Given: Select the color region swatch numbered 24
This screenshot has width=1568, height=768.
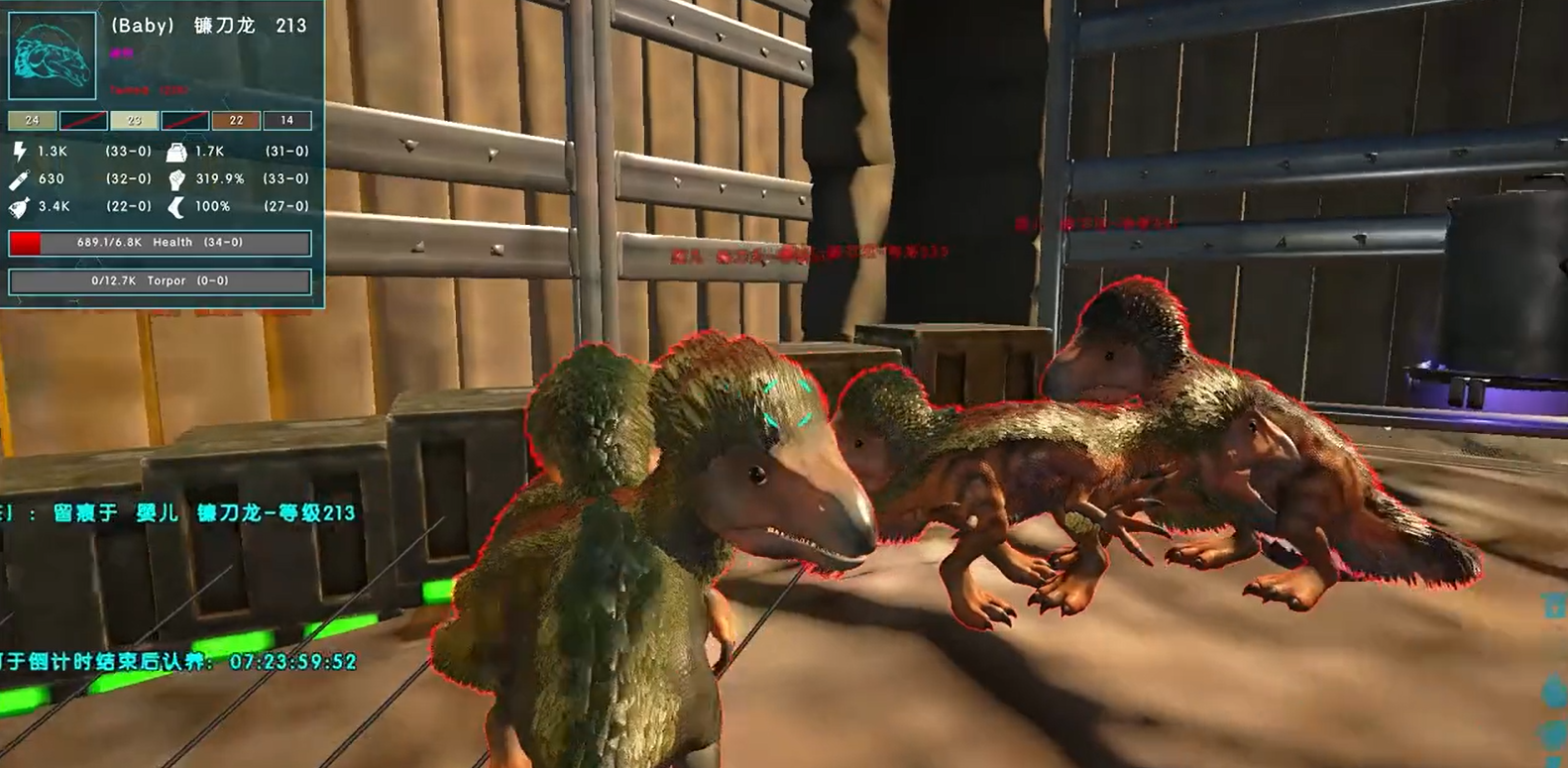Looking at the screenshot, I should click(32, 121).
